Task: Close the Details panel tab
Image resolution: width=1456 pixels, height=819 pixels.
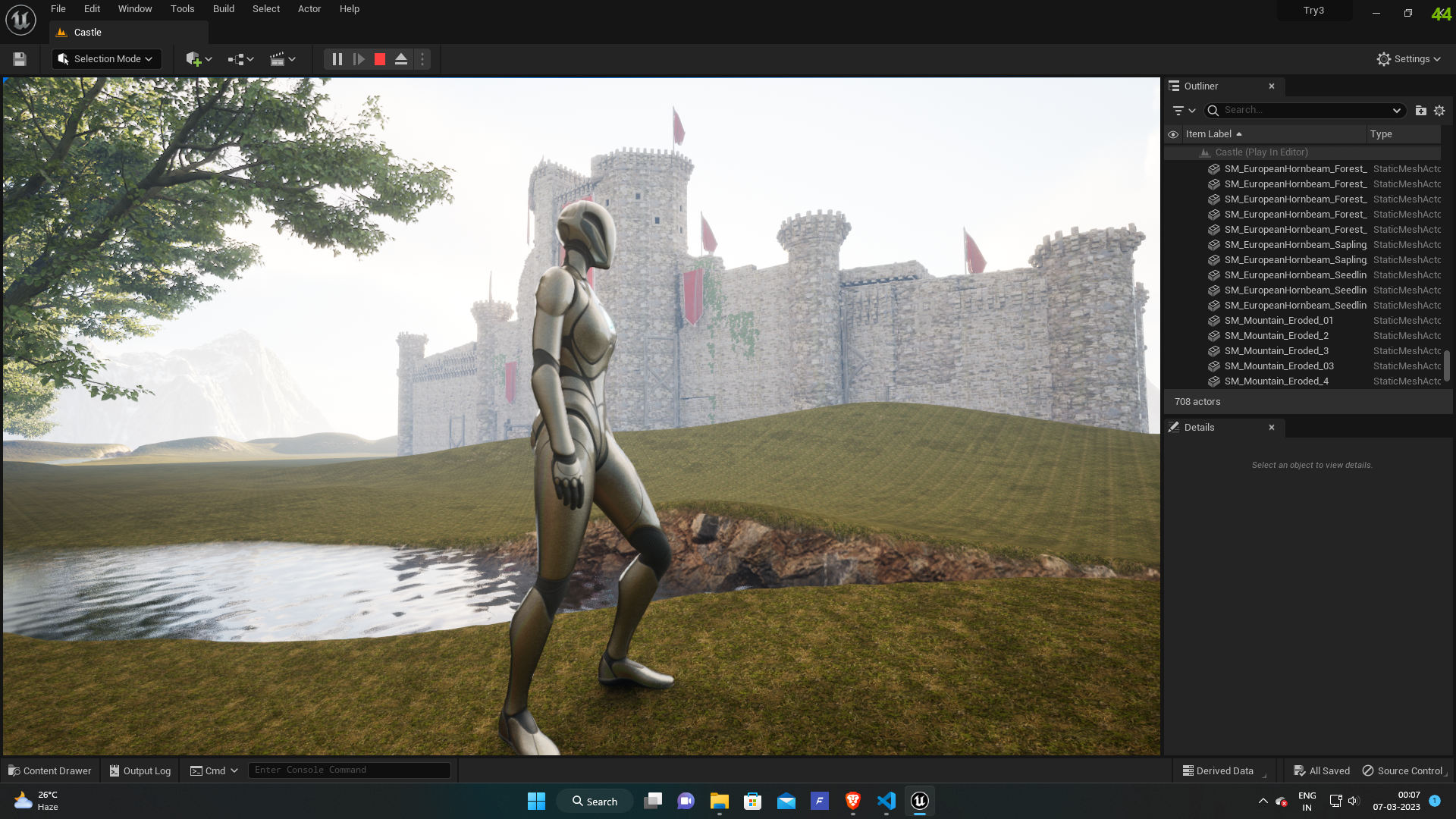Action: [1272, 428]
